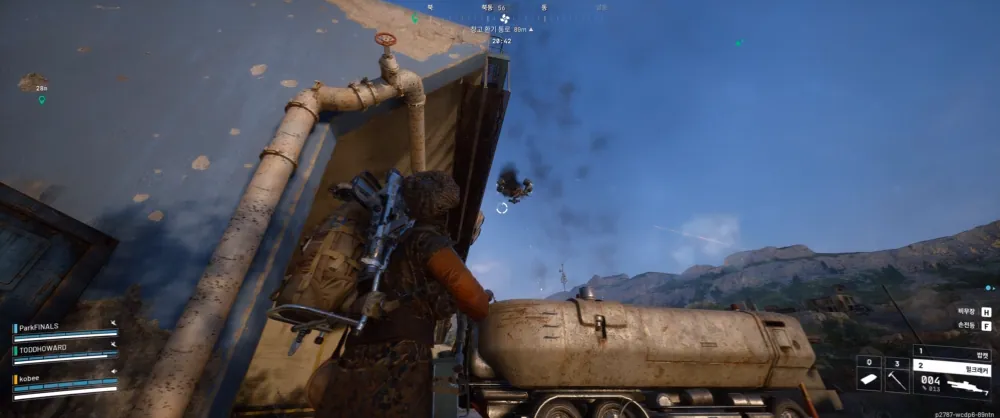Click the objective marker showing 28m
1000x418 pixels.
click(33, 83)
